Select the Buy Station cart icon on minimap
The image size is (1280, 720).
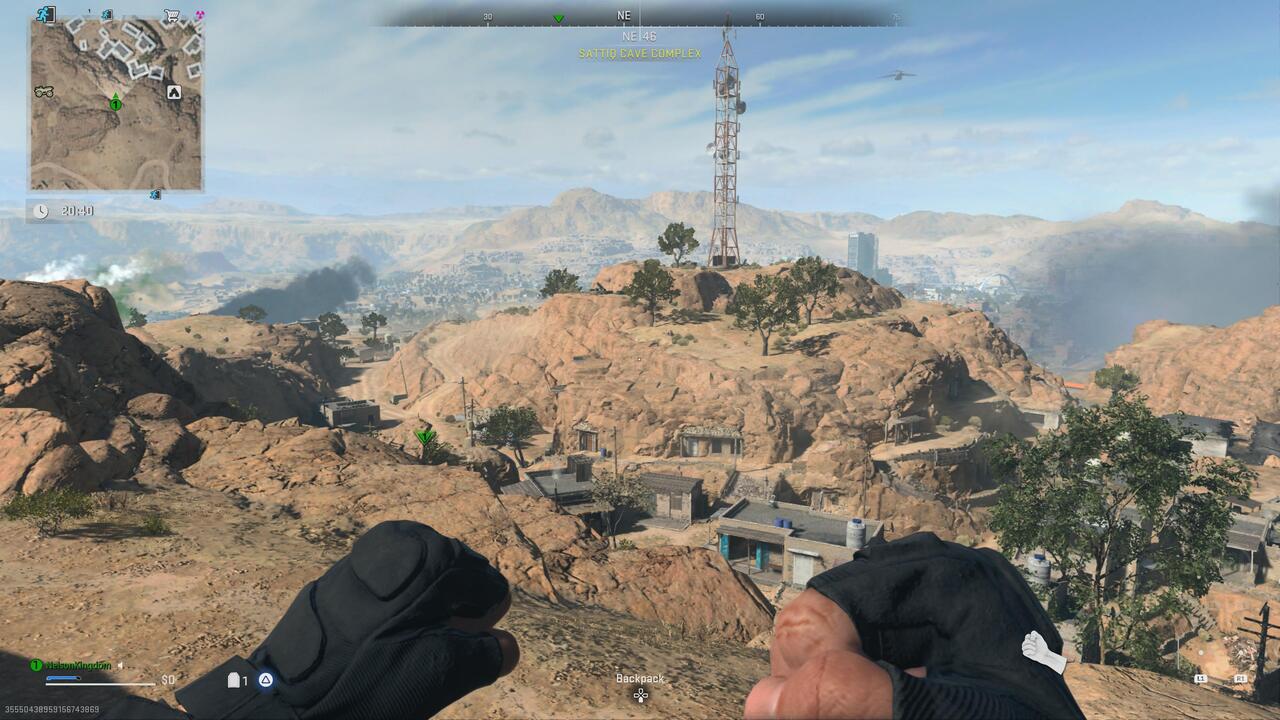pyautogui.click(x=170, y=15)
